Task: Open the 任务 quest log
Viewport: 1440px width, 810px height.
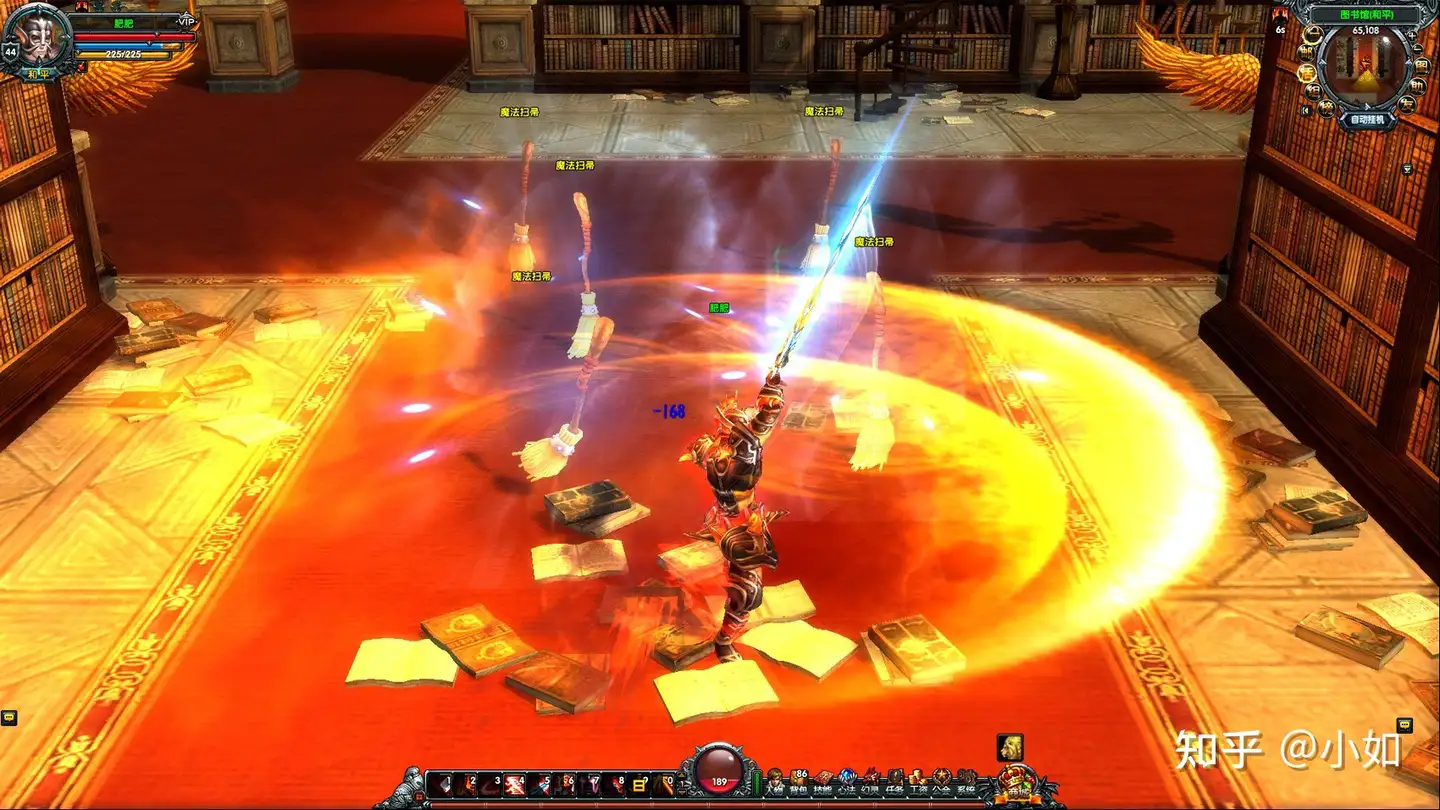Action: pos(894,781)
